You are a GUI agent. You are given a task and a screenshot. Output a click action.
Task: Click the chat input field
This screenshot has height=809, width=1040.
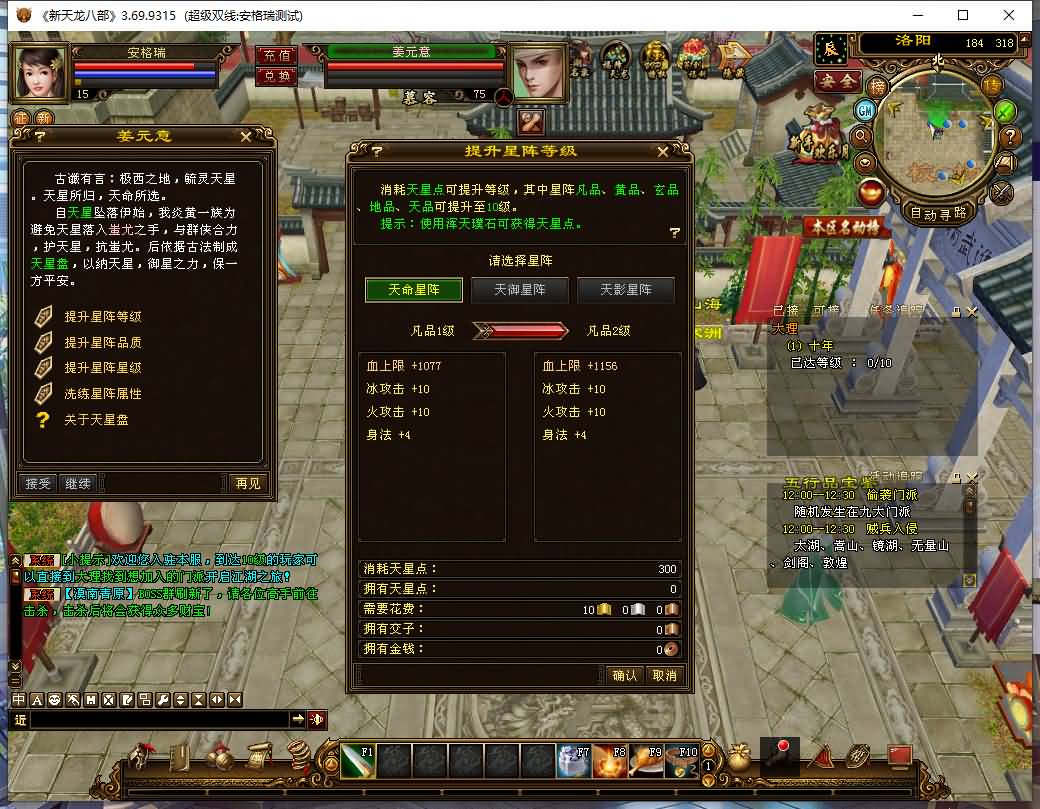tap(160, 719)
